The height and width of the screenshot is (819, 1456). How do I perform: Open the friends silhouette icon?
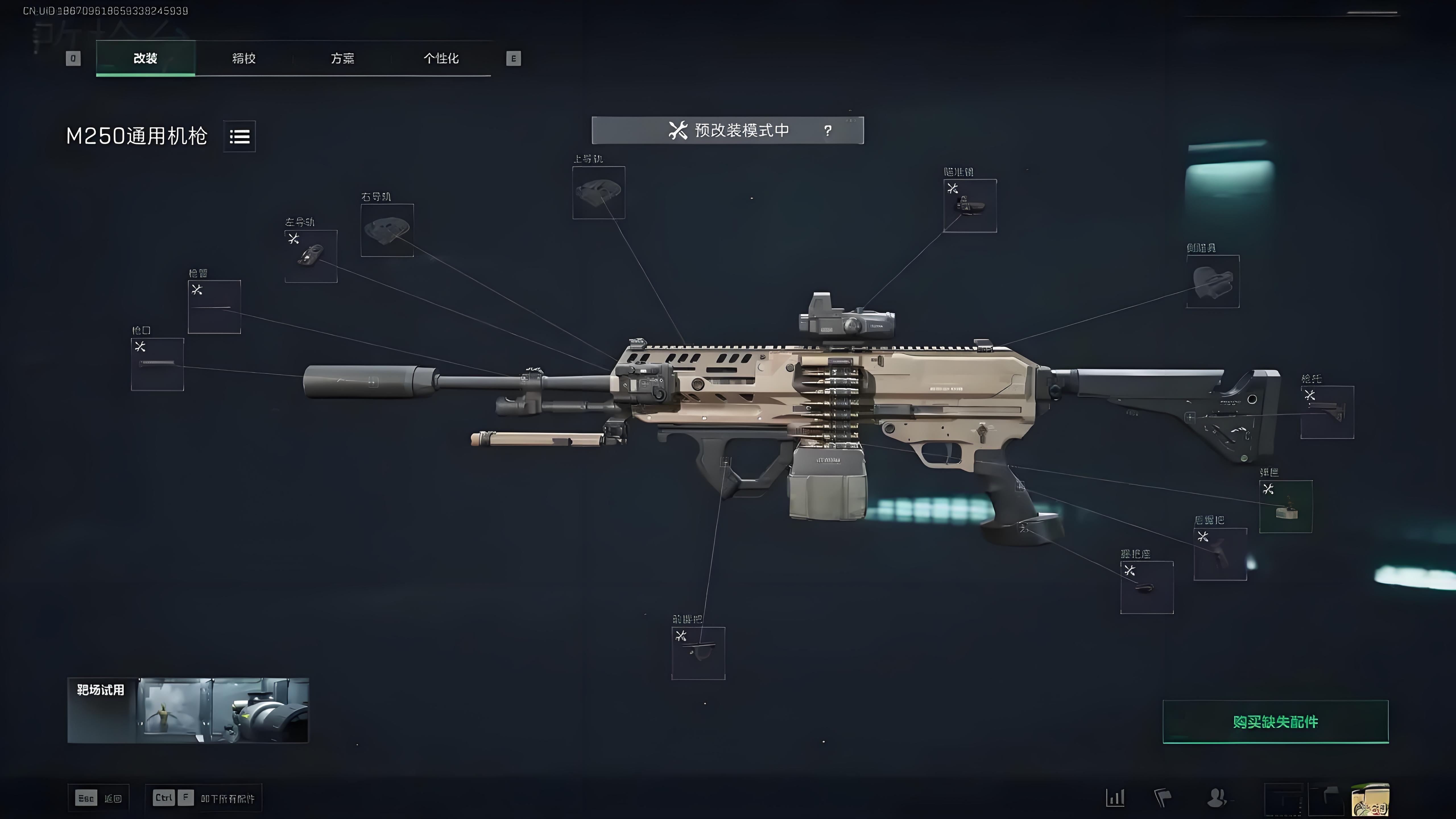(x=1215, y=797)
